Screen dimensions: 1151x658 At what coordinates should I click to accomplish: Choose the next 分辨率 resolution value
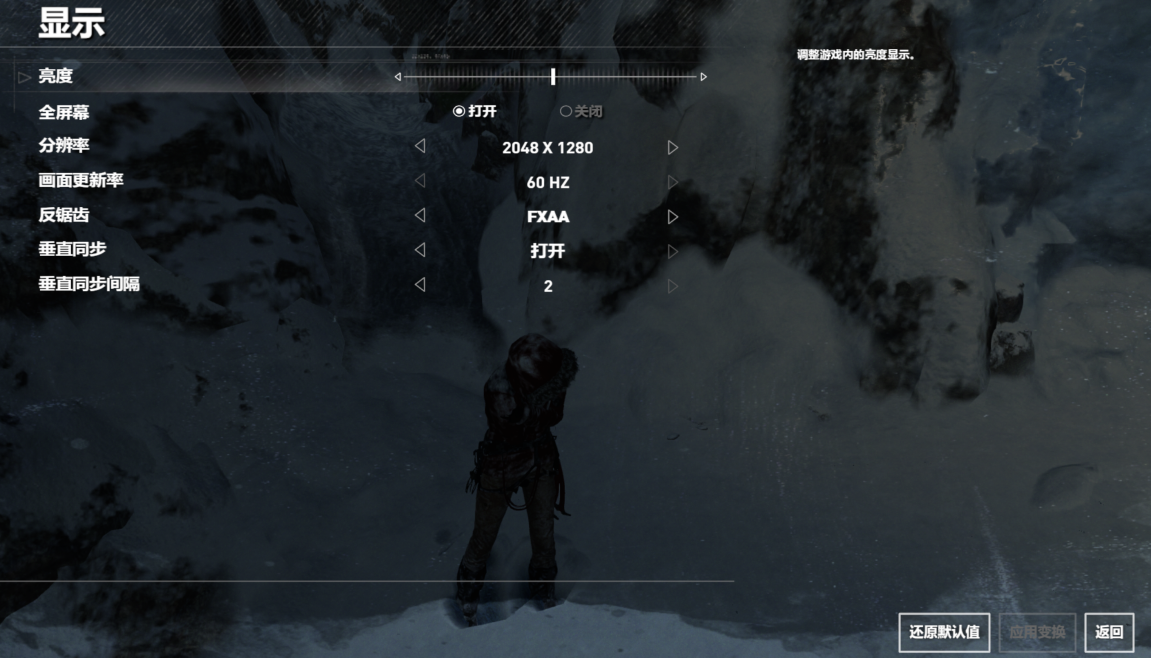[673, 147]
